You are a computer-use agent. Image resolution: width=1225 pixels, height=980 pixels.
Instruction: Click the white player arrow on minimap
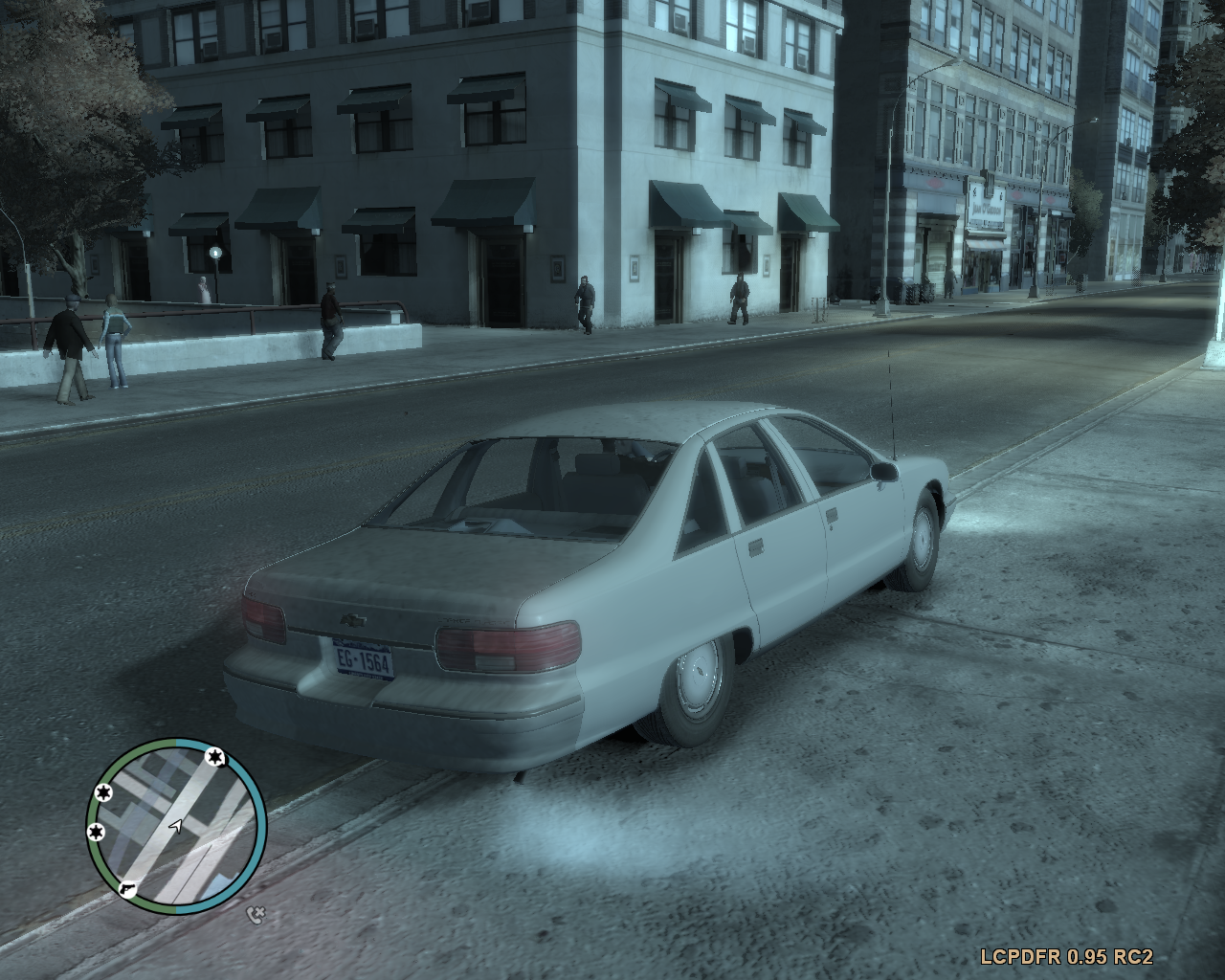175,825
